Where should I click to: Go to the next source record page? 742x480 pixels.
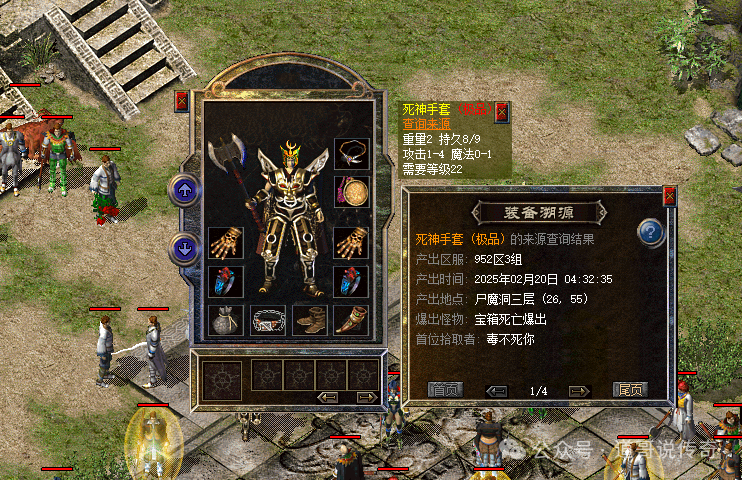pos(579,391)
